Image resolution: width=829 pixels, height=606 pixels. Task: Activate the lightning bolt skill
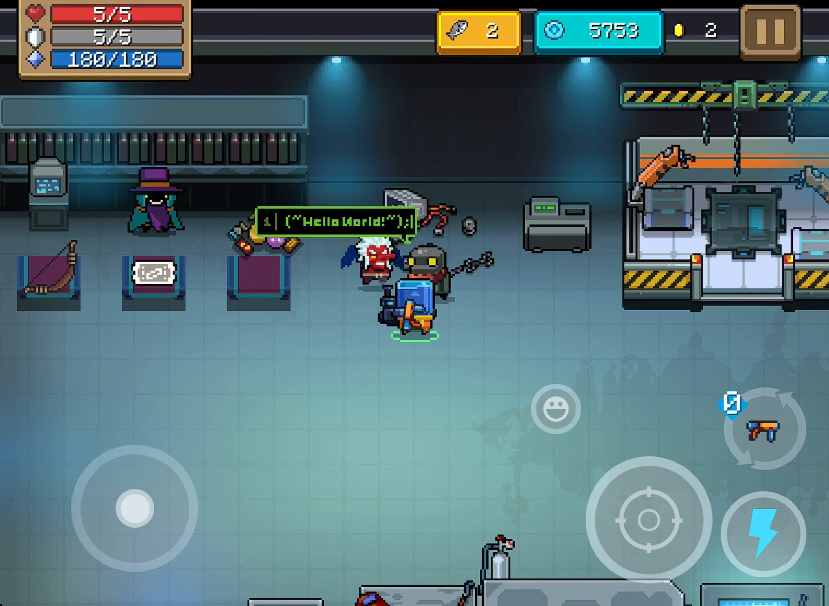pos(763,533)
